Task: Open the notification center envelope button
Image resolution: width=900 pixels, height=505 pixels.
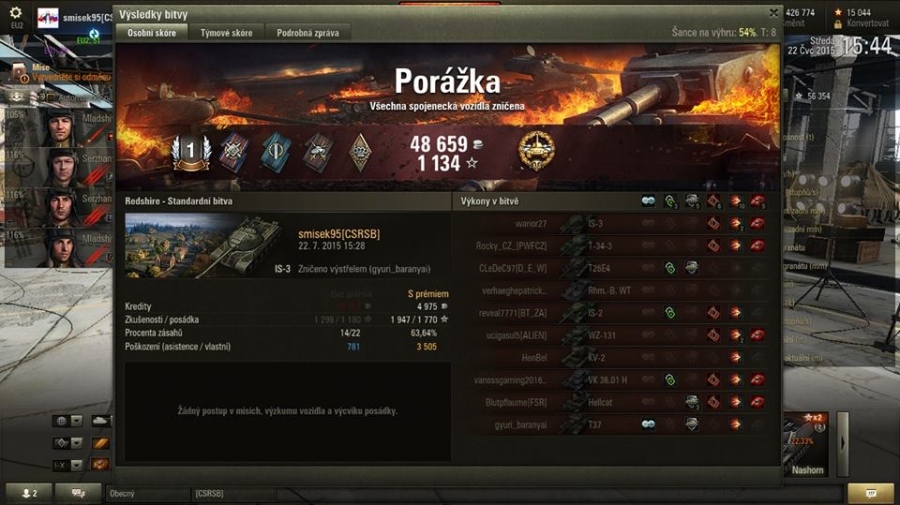Action: point(870,493)
